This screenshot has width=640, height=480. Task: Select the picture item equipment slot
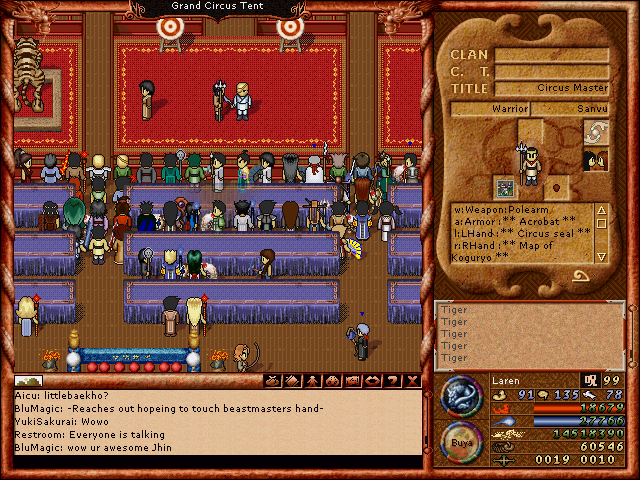(x=505, y=186)
